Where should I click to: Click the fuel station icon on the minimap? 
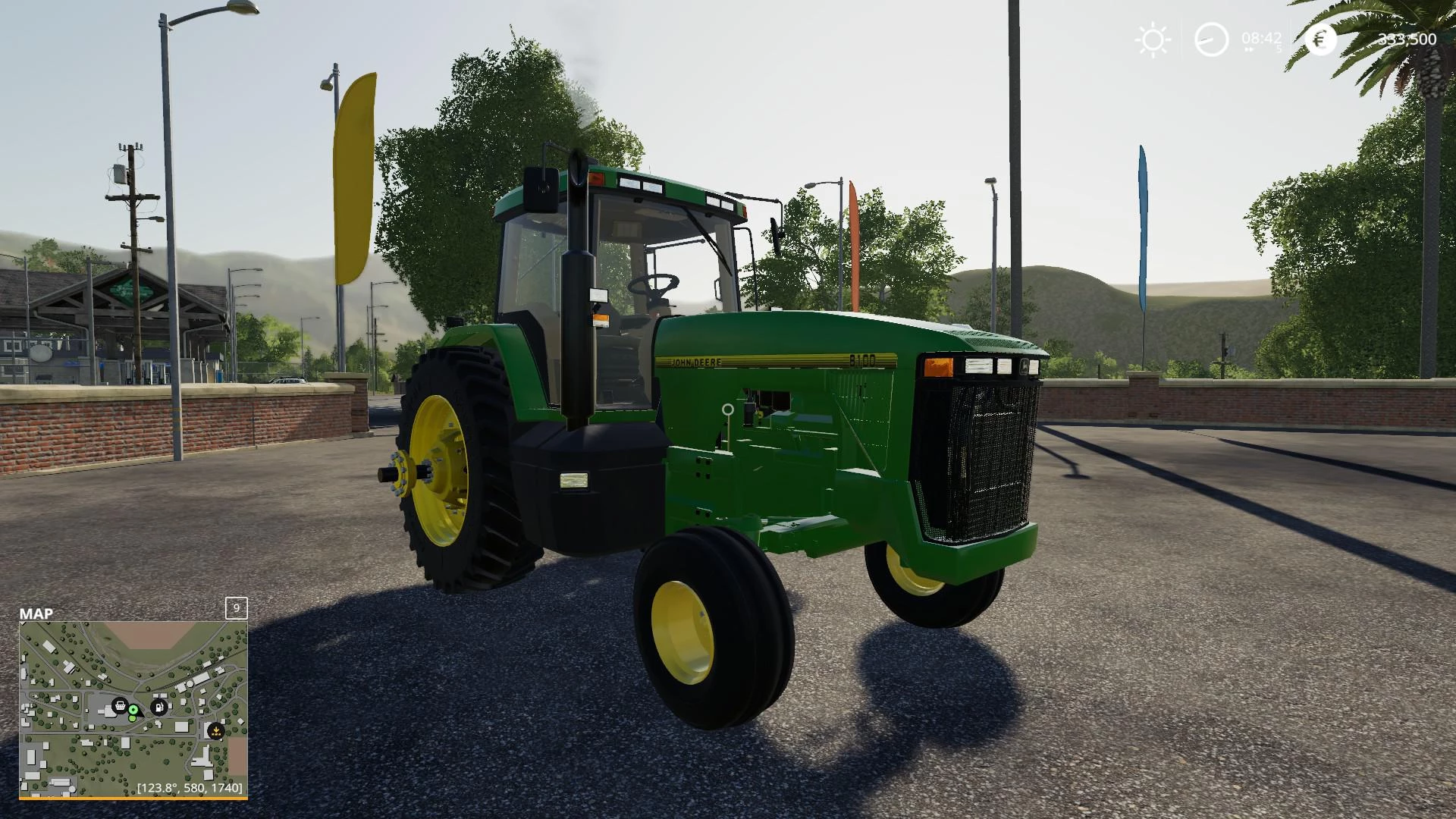click(x=158, y=708)
